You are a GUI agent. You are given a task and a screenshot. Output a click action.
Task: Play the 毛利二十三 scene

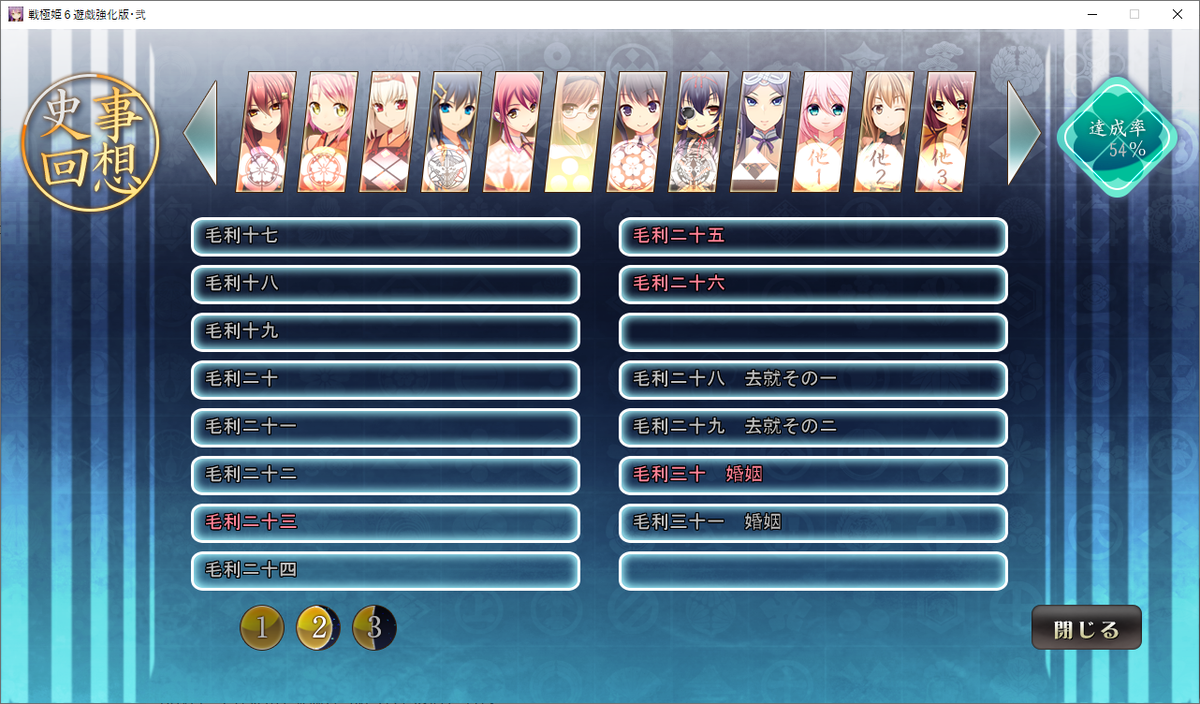[385, 523]
